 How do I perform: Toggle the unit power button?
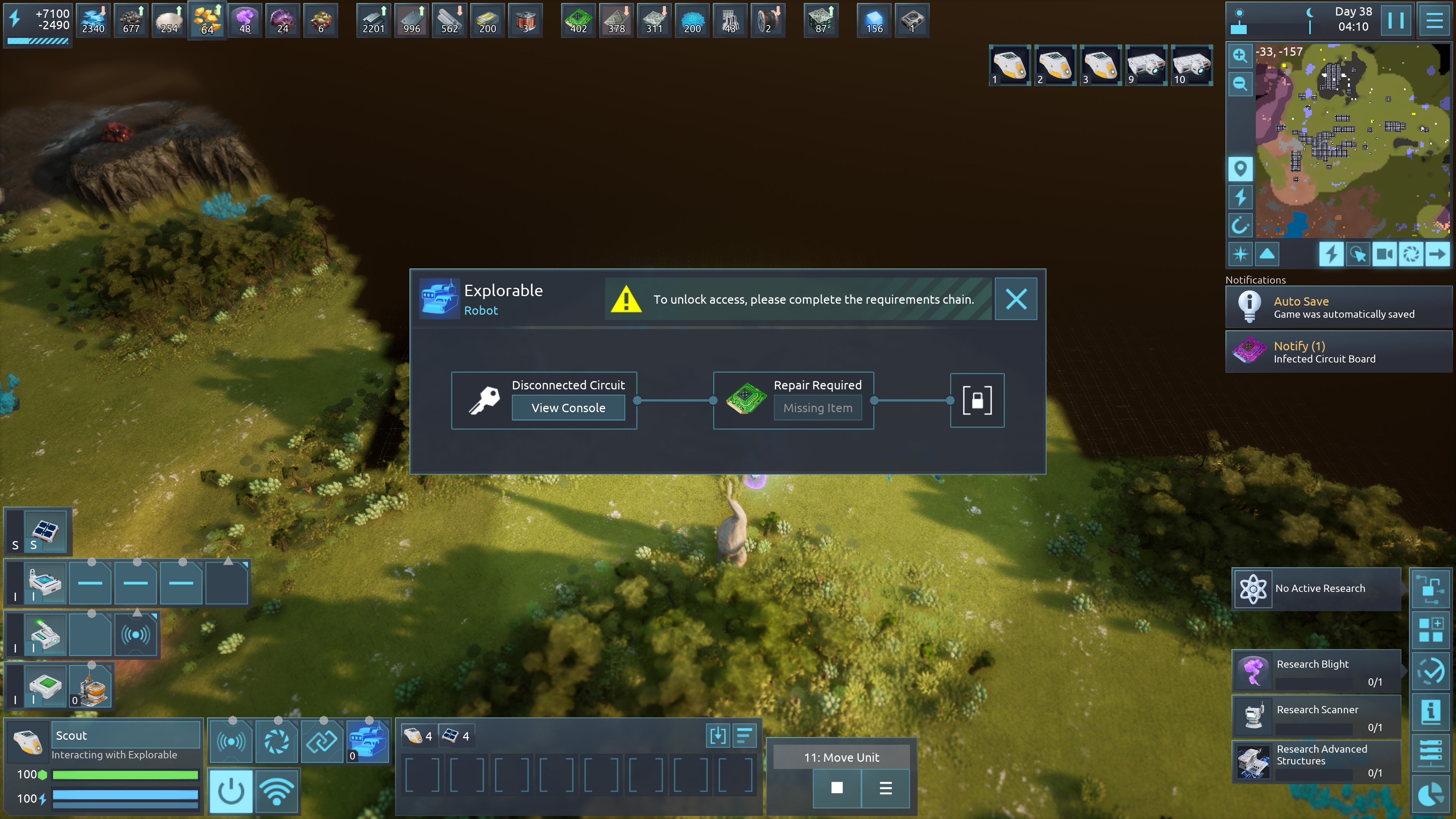[231, 791]
